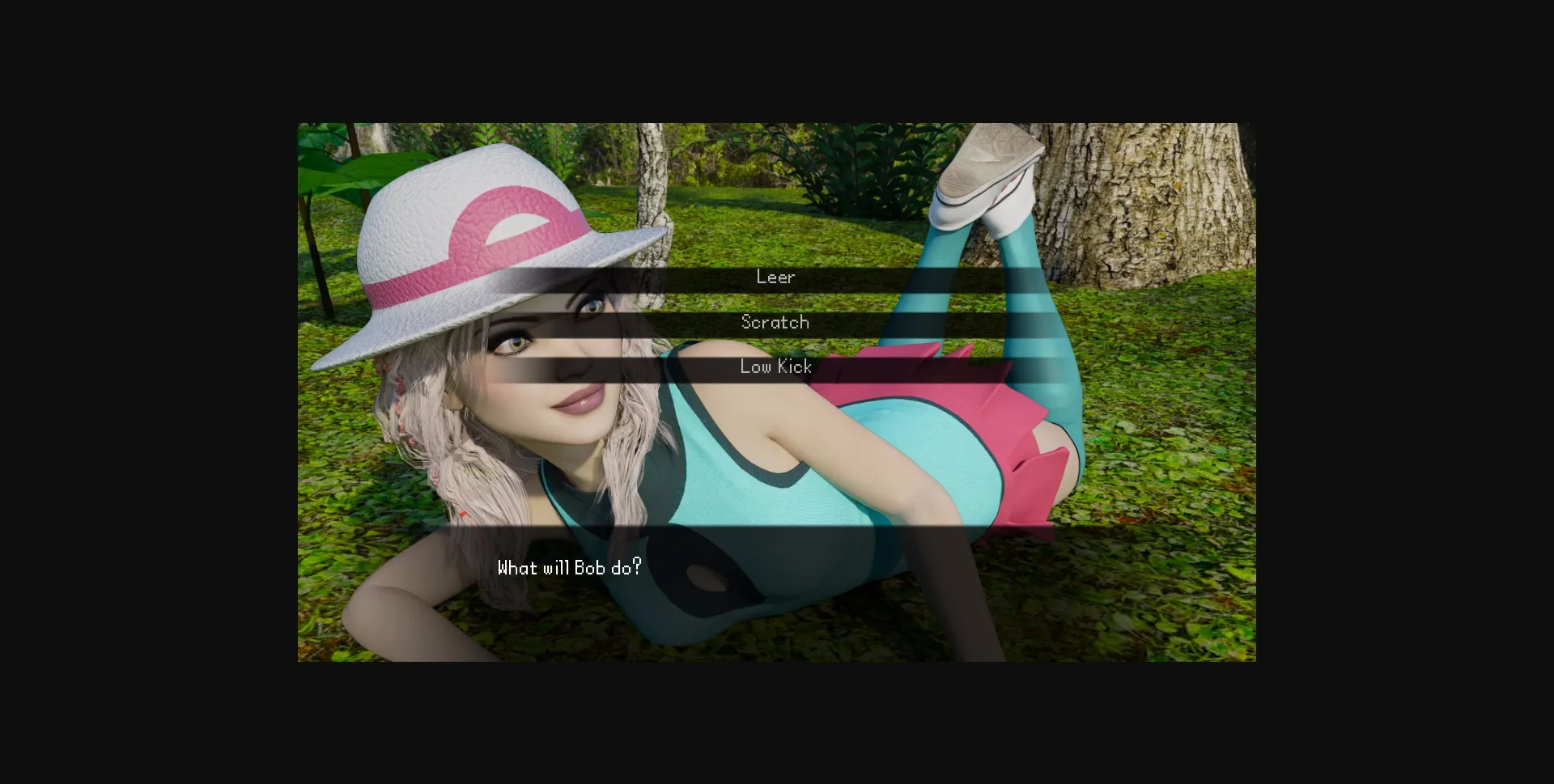
Task: Click the 'What will Bob do?' prompt text
Action: 568,568
